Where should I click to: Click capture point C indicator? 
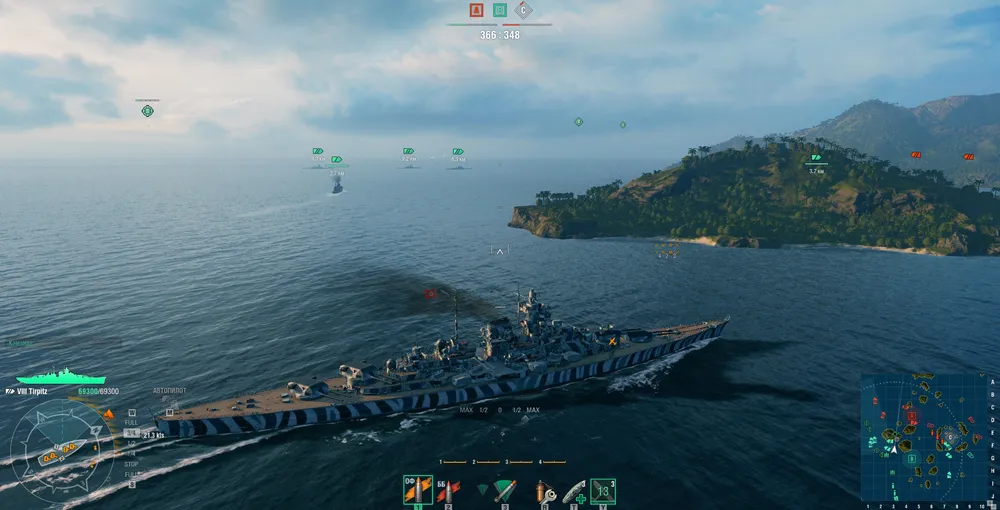pyautogui.click(x=523, y=11)
